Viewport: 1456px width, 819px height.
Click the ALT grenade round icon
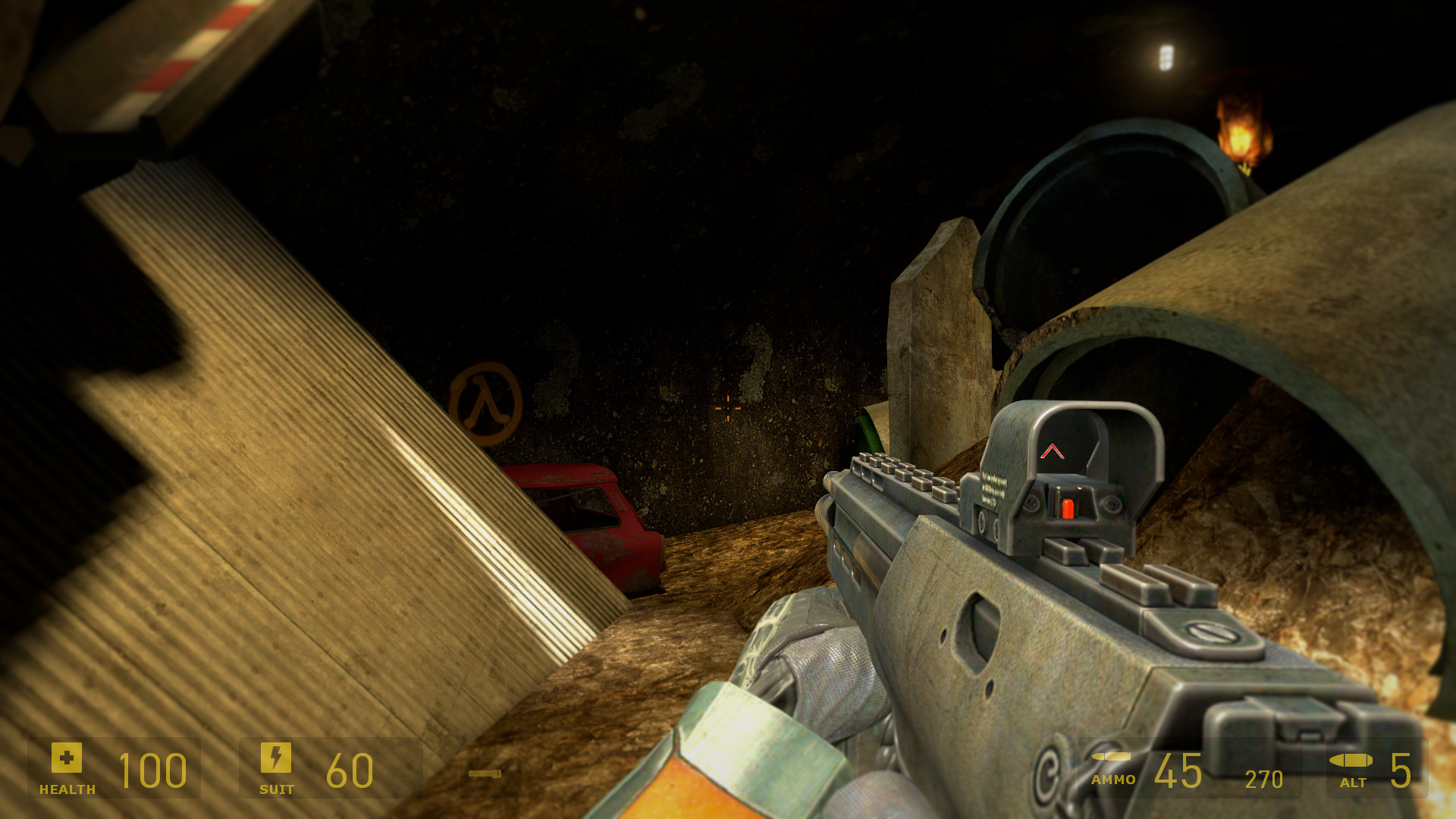1353,760
